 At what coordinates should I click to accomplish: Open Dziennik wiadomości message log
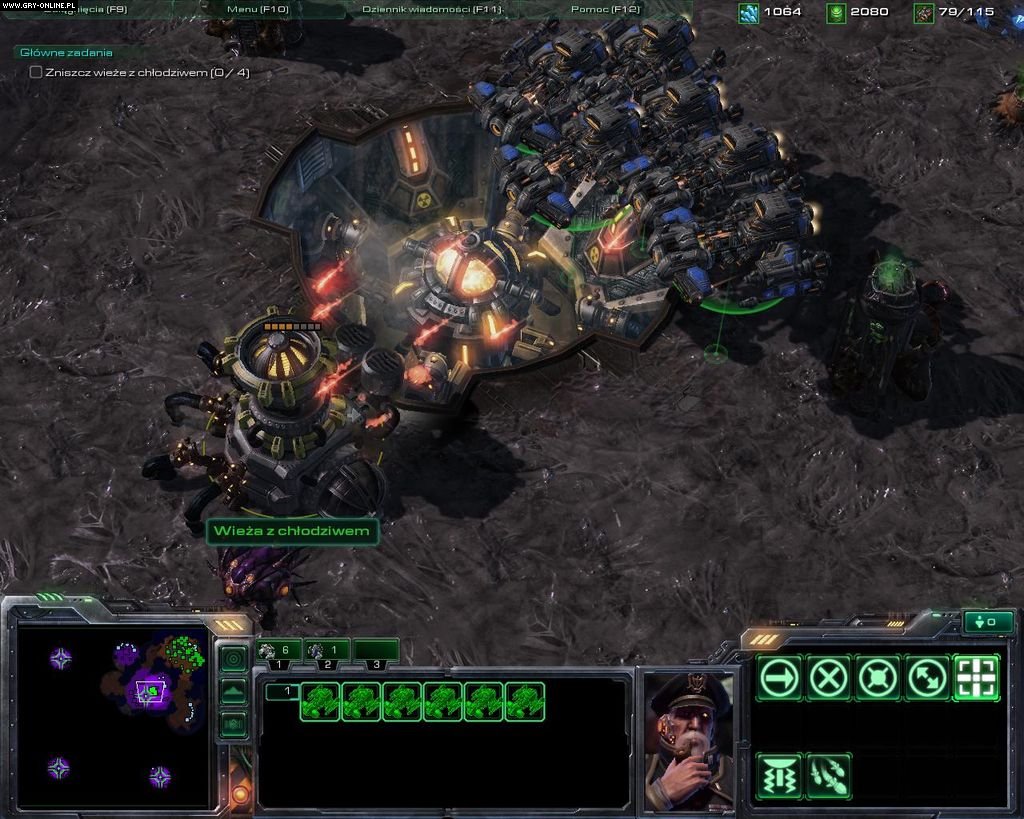click(x=432, y=9)
